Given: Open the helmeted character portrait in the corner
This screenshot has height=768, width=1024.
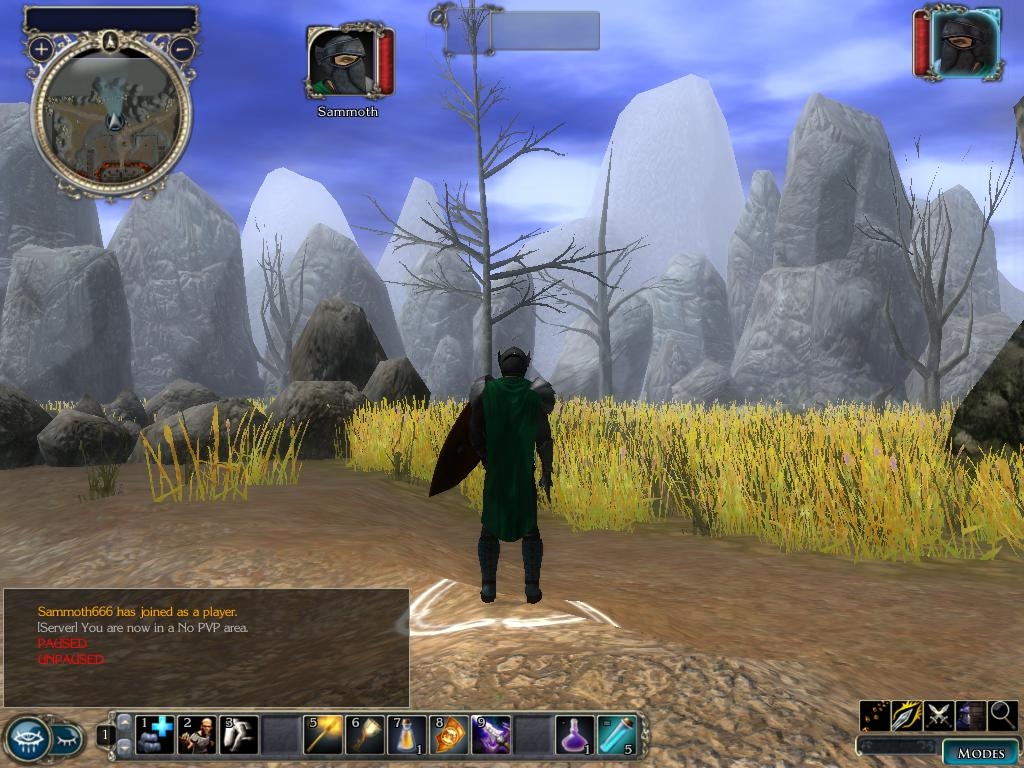Looking at the screenshot, I should click(964, 42).
